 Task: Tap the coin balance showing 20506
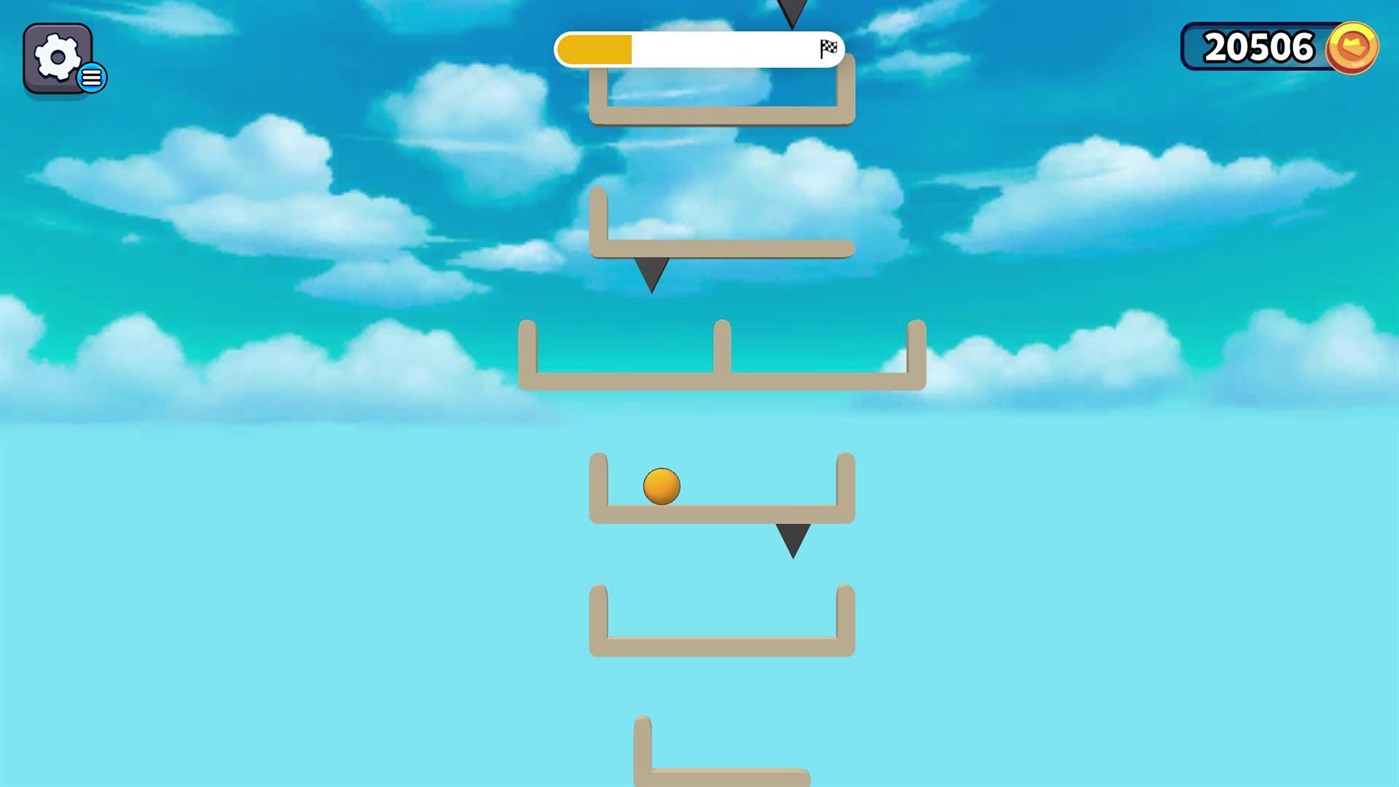1259,46
